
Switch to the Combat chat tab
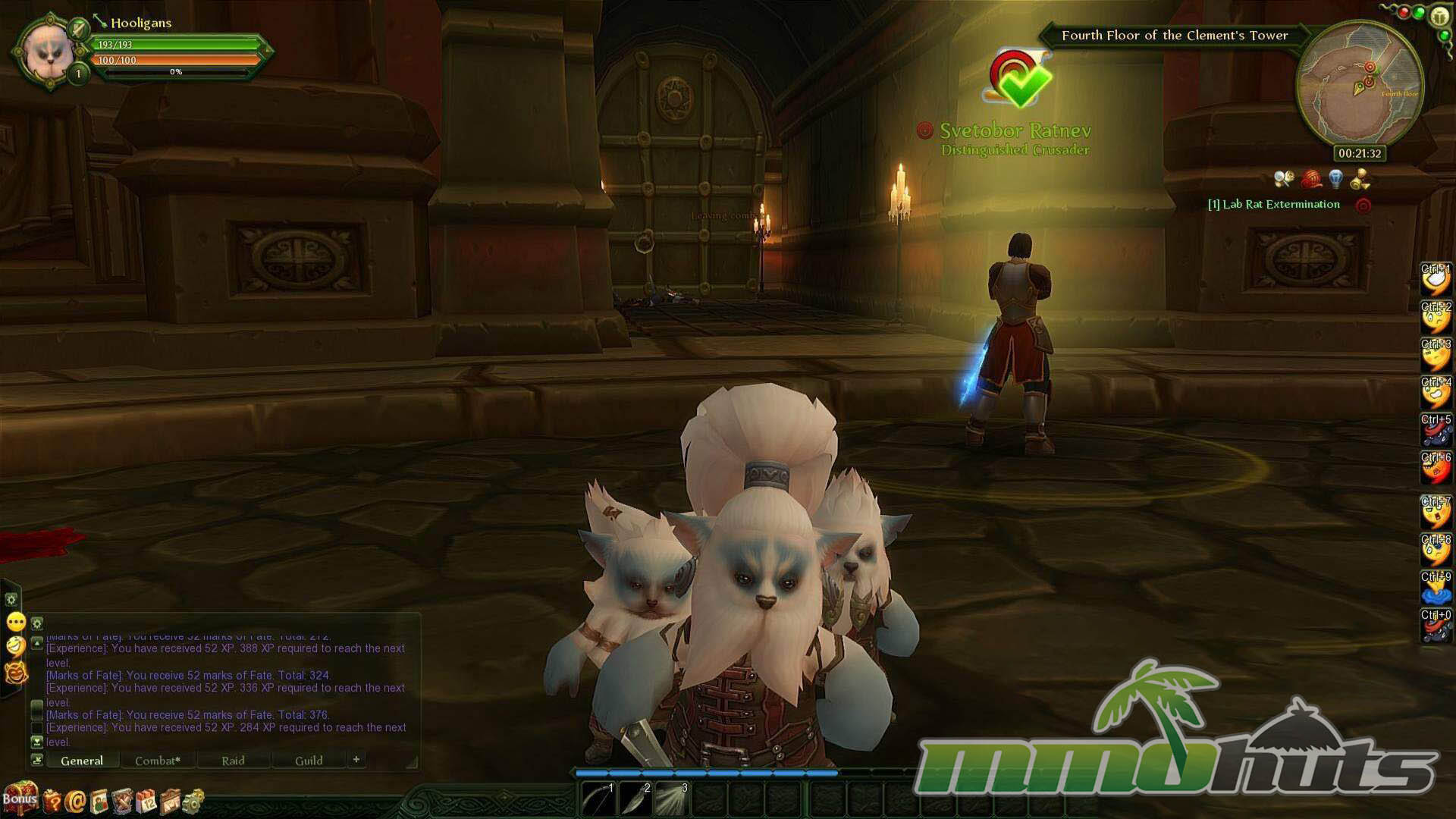point(157,761)
